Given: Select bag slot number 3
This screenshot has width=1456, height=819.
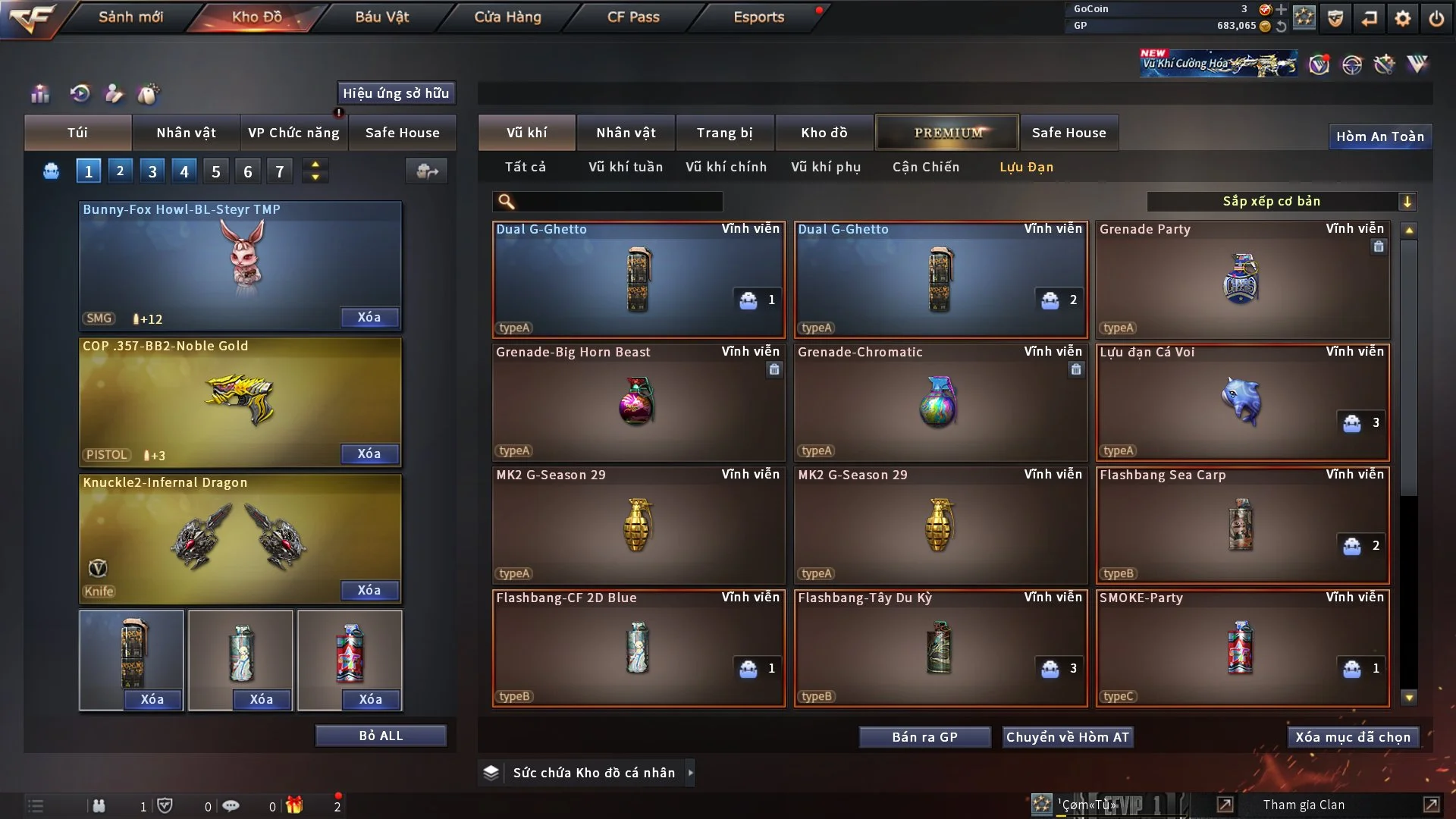Looking at the screenshot, I should 152,171.
